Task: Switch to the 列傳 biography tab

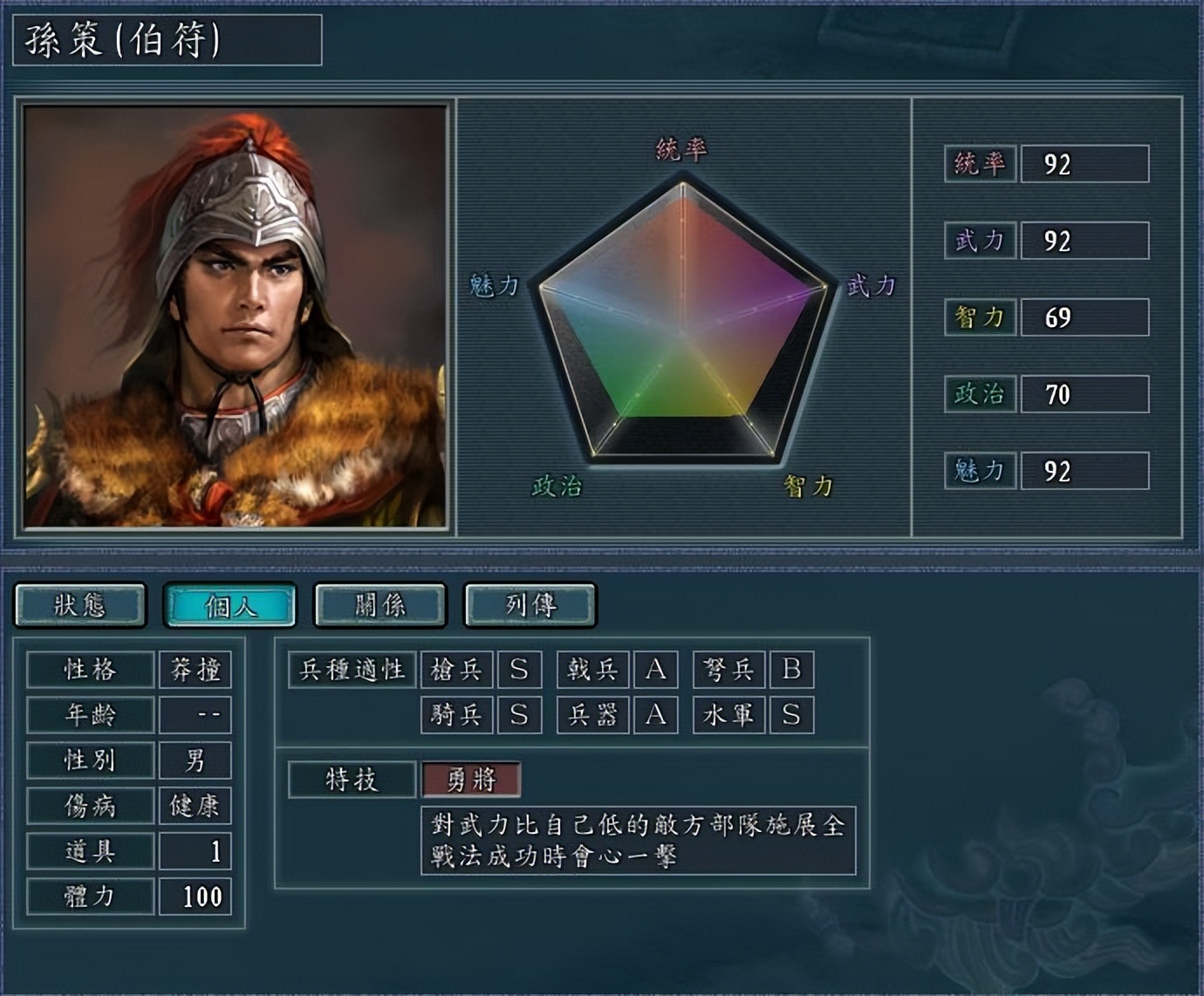Action: click(x=529, y=605)
